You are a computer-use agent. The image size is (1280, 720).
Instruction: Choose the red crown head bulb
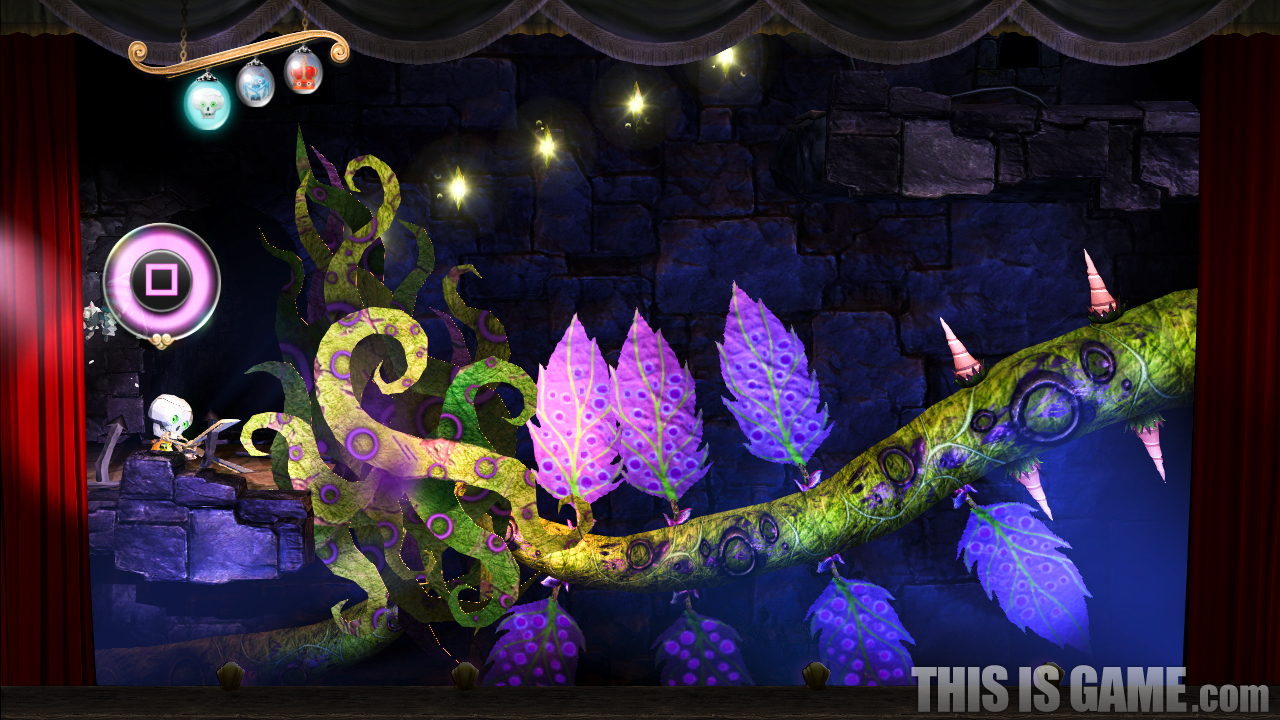point(303,72)
